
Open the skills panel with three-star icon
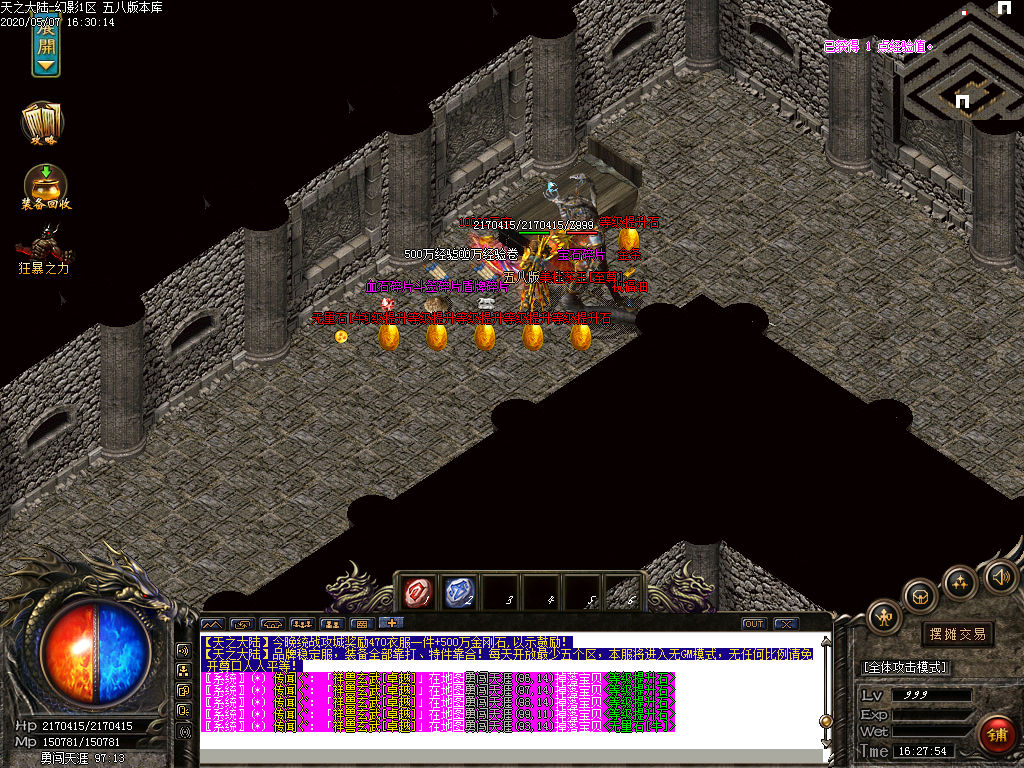tap(960, 582)
